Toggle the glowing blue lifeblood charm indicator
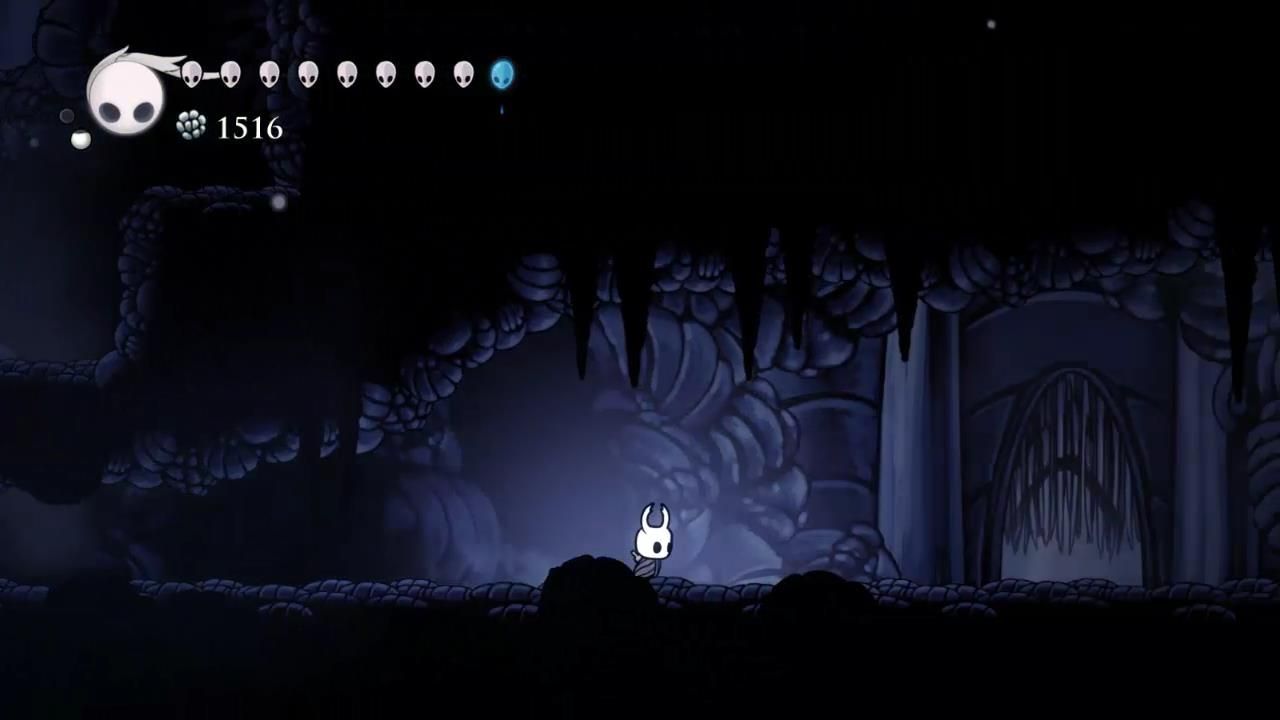The image size is (1280, 720). coord(501,72)
